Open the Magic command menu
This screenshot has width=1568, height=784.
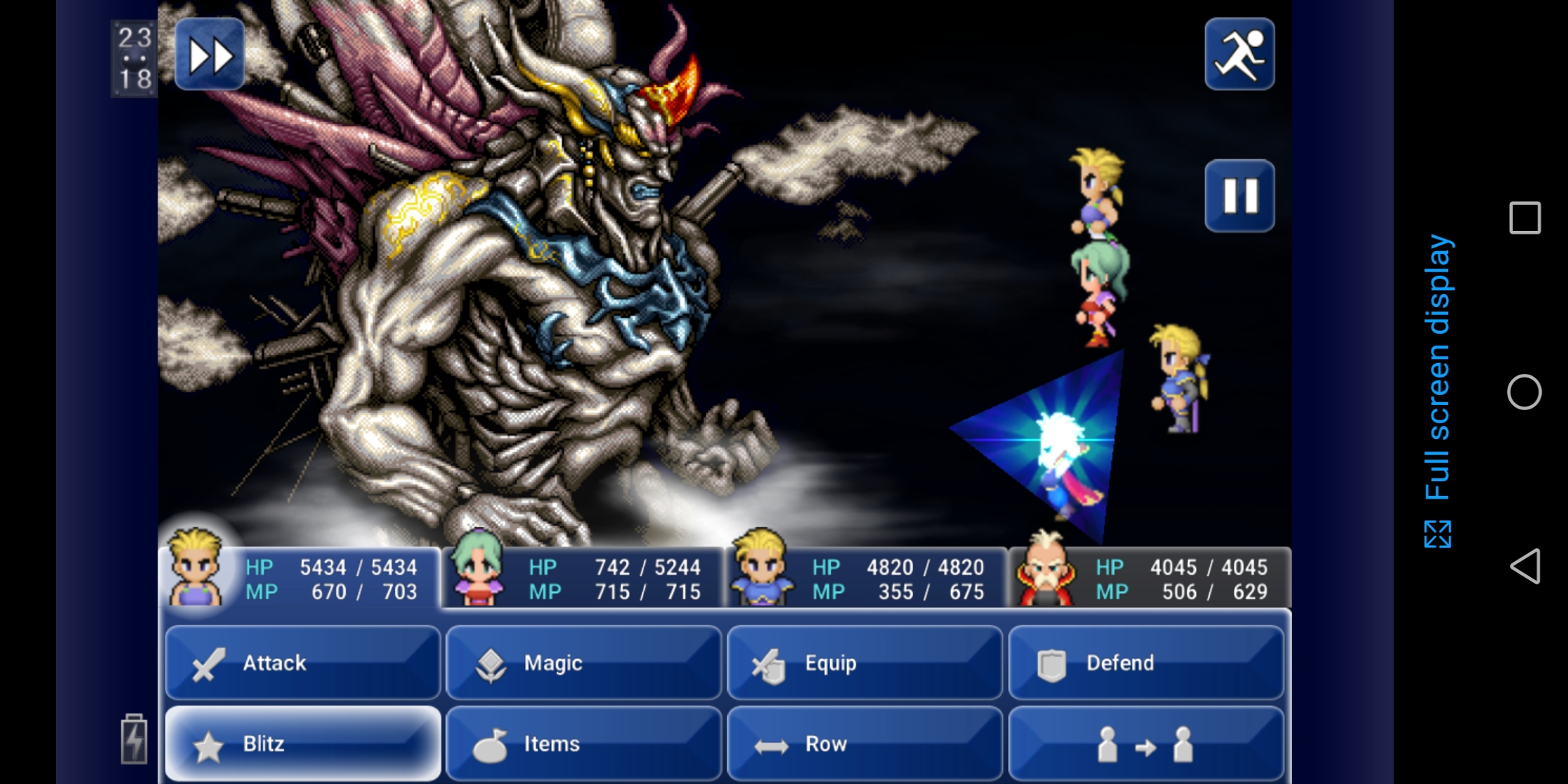tap(583, 663)
